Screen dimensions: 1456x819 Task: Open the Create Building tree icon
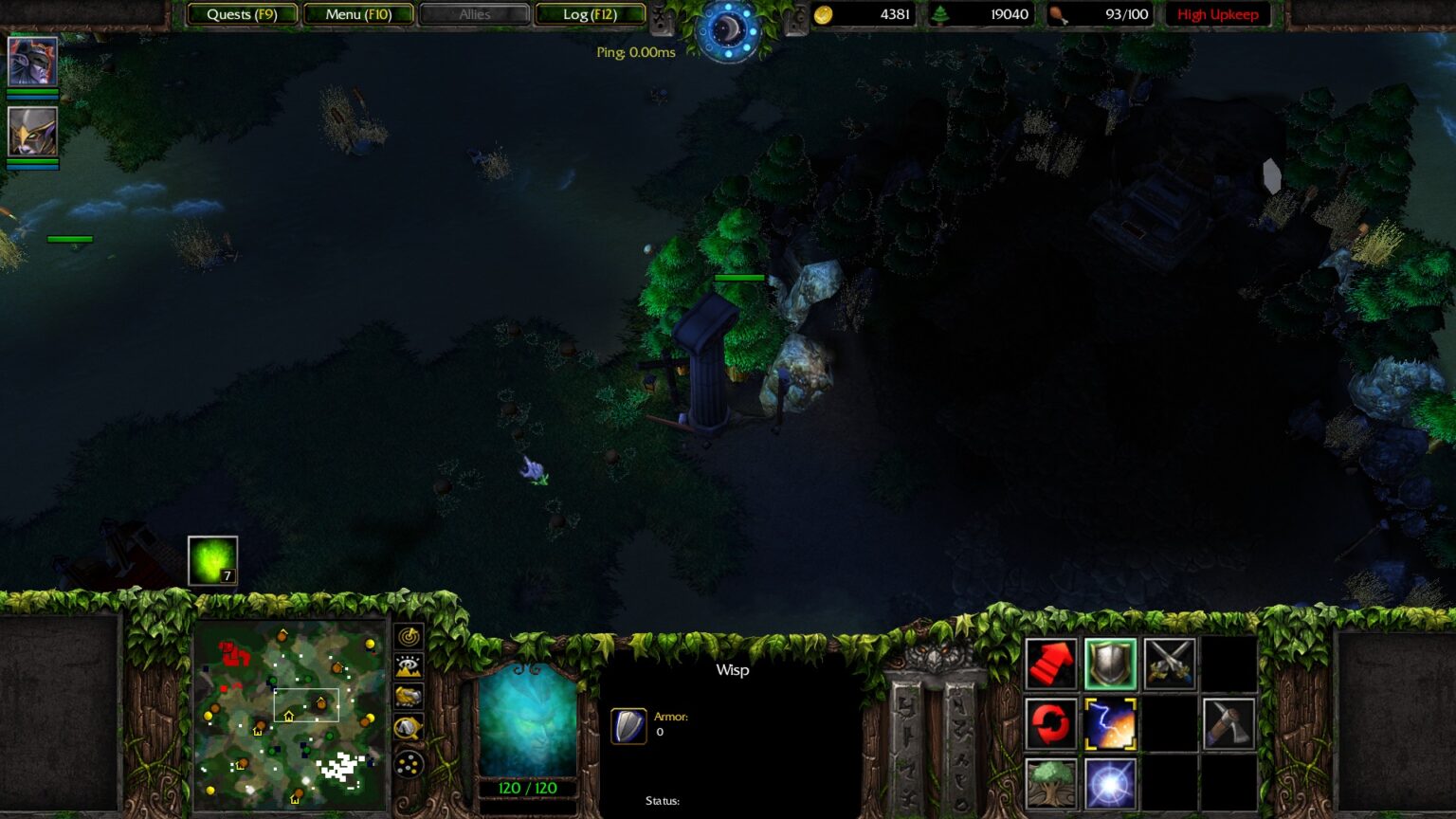(x=1050, y=783)
